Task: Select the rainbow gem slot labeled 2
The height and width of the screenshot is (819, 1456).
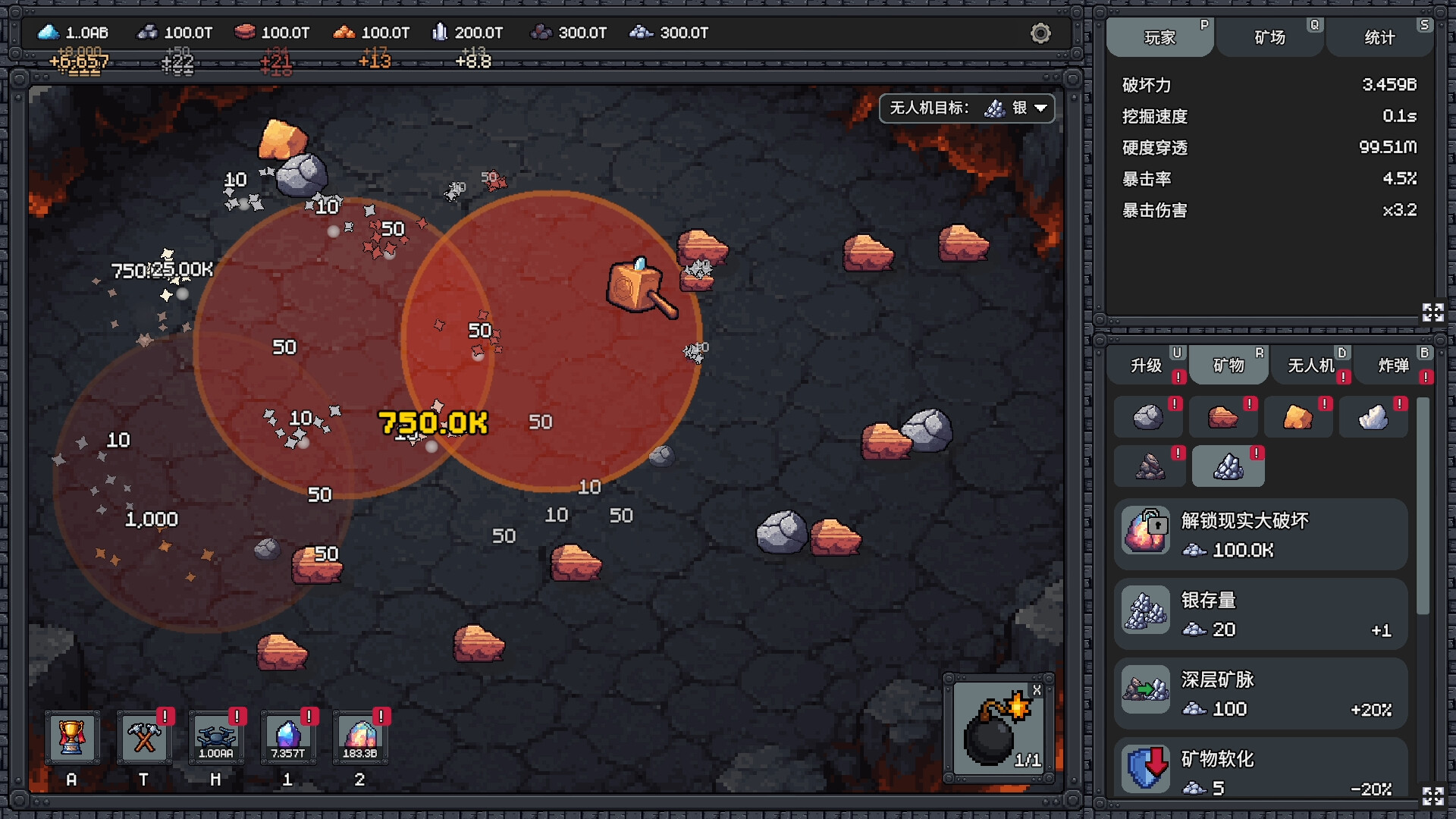Action: (x=360, y=737)
